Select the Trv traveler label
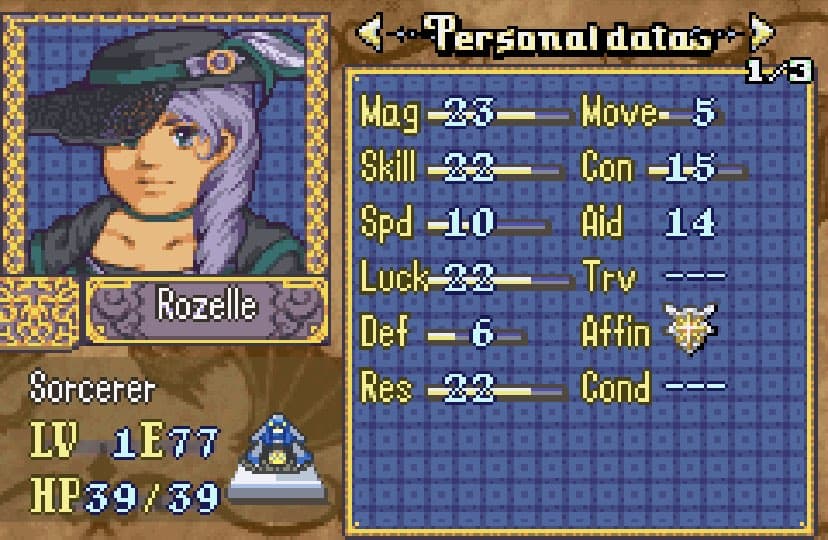 click(x=606, y=277)
